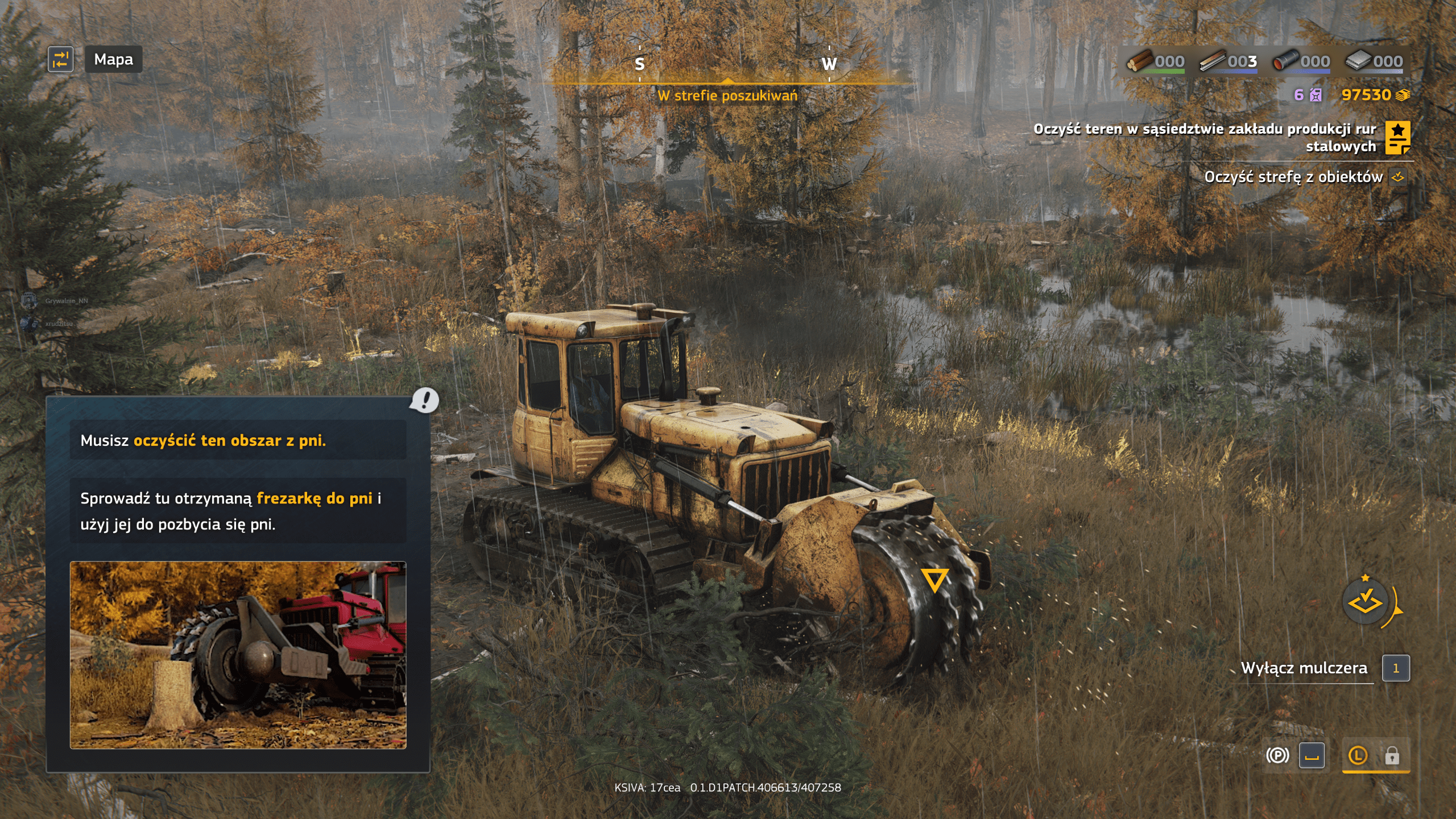Toggle the parking brake icon
Screen dimensions: 1456x819
[1277, 755]
